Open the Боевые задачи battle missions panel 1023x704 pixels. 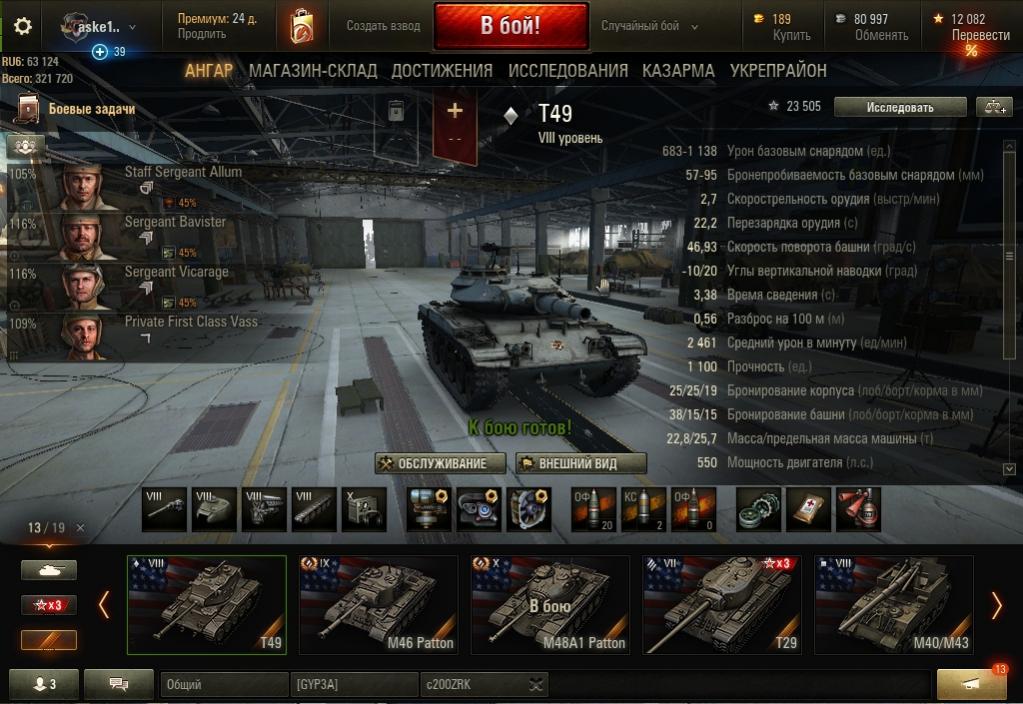point(91,109)
